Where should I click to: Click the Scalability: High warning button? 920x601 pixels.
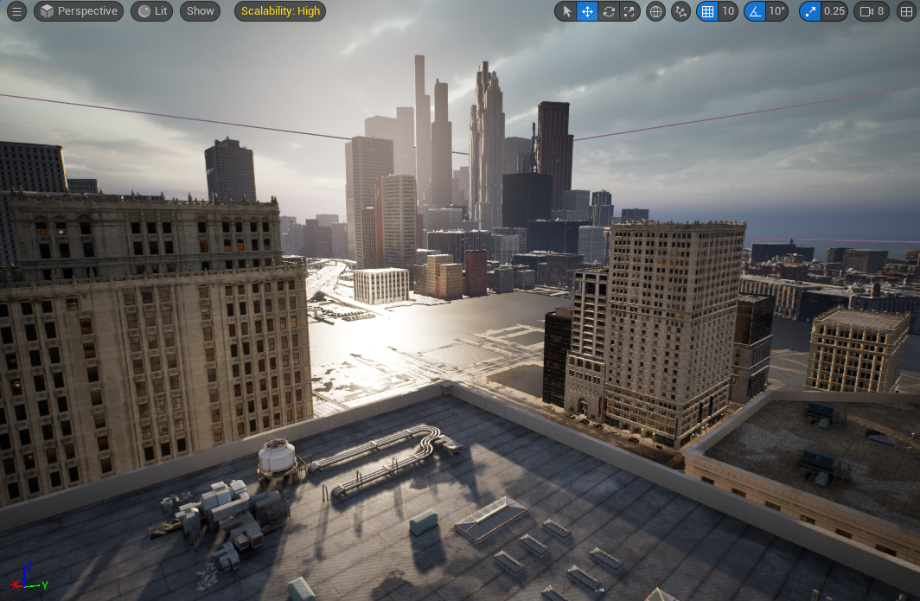click(280, 11)
